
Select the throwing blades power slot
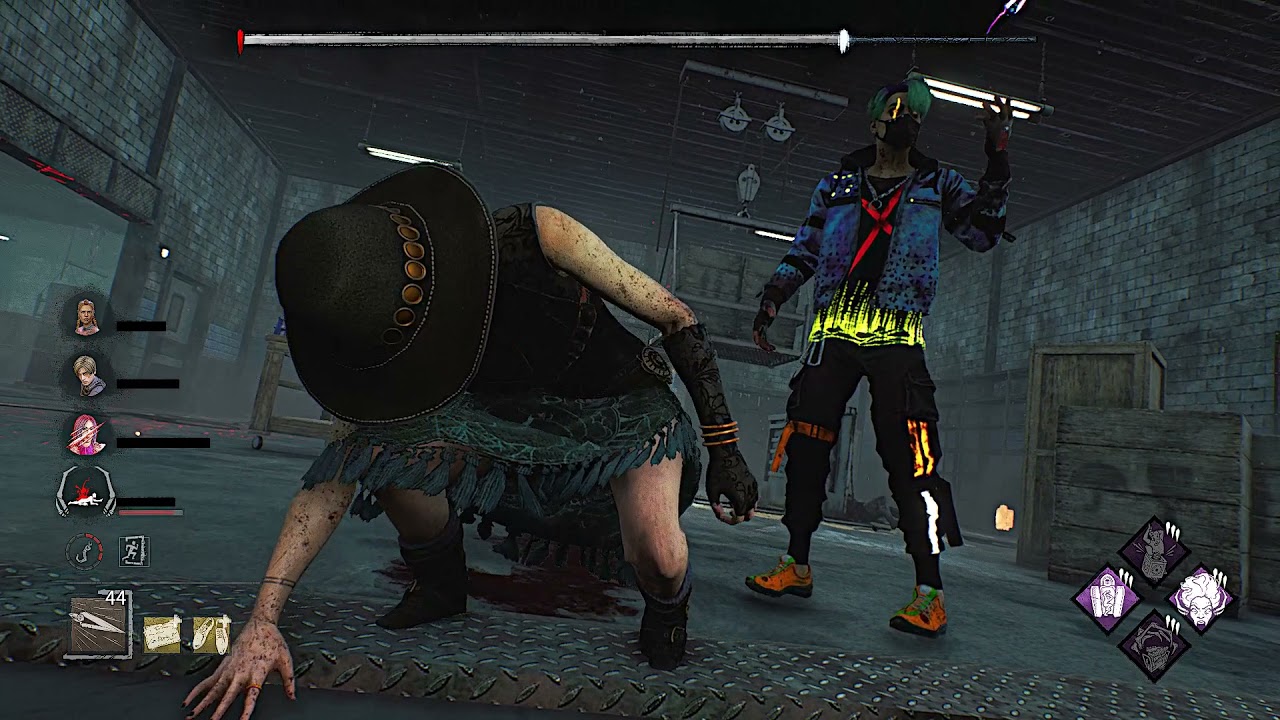(x=99, y=625)
